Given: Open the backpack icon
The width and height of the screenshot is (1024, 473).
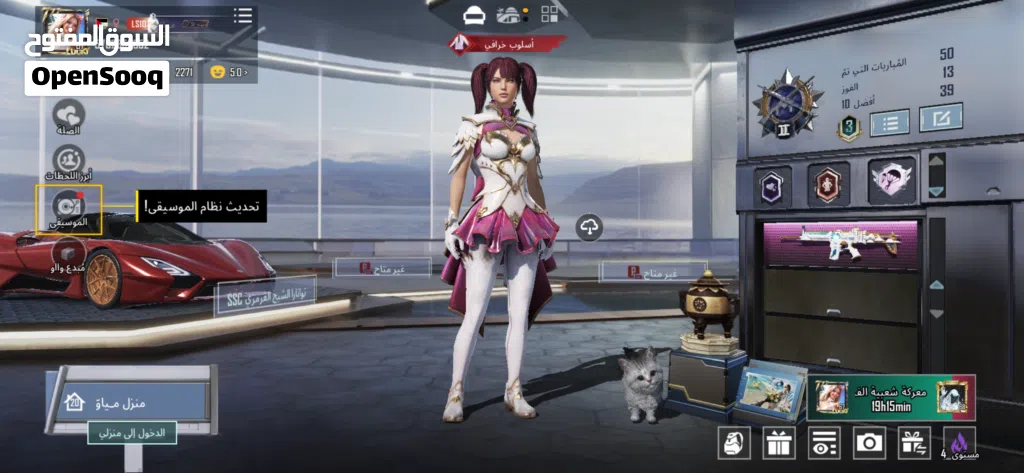Looking at the screenshot, I should pos(733,441).
